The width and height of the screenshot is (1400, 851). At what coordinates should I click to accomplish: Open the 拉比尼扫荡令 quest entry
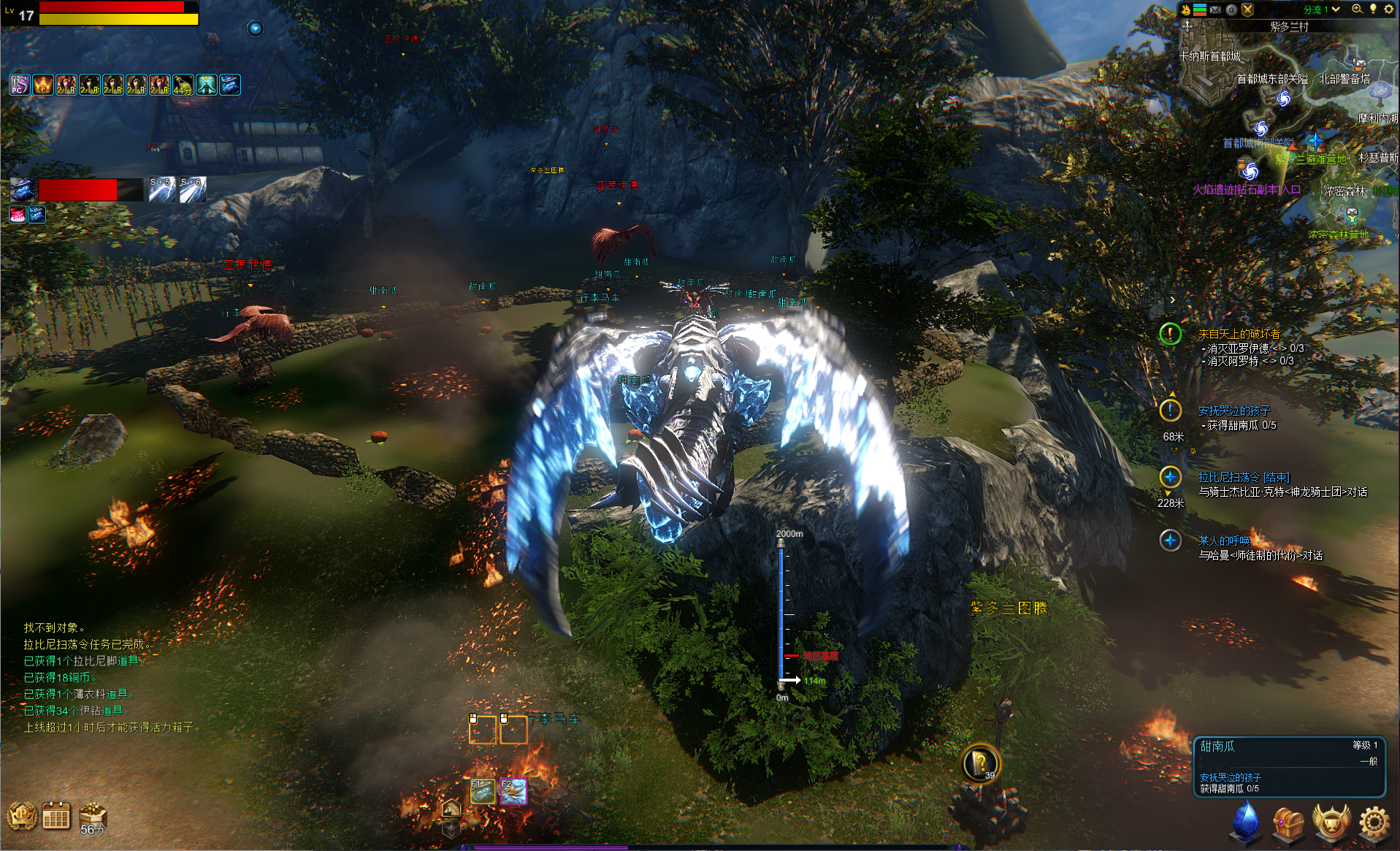click(1243, 477)
